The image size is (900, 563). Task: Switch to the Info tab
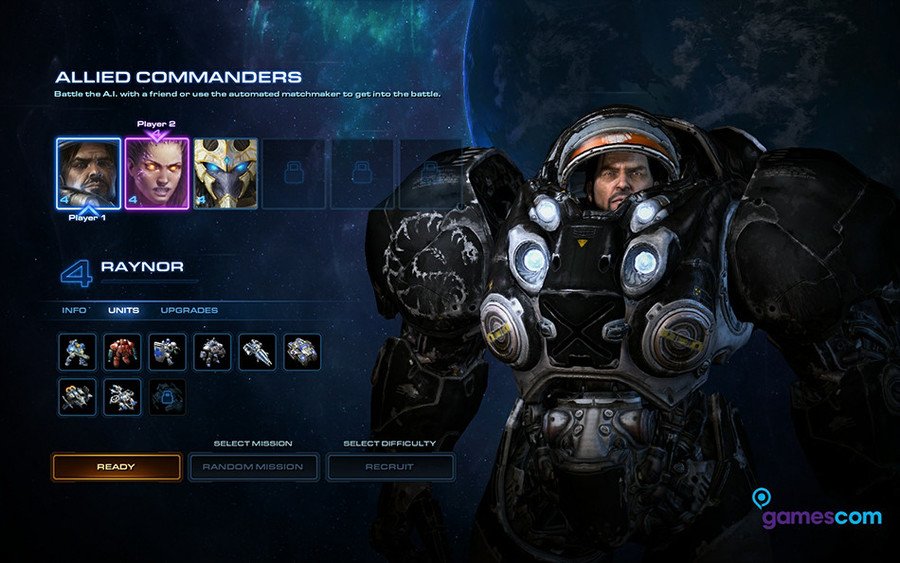(x=75, y=310)
